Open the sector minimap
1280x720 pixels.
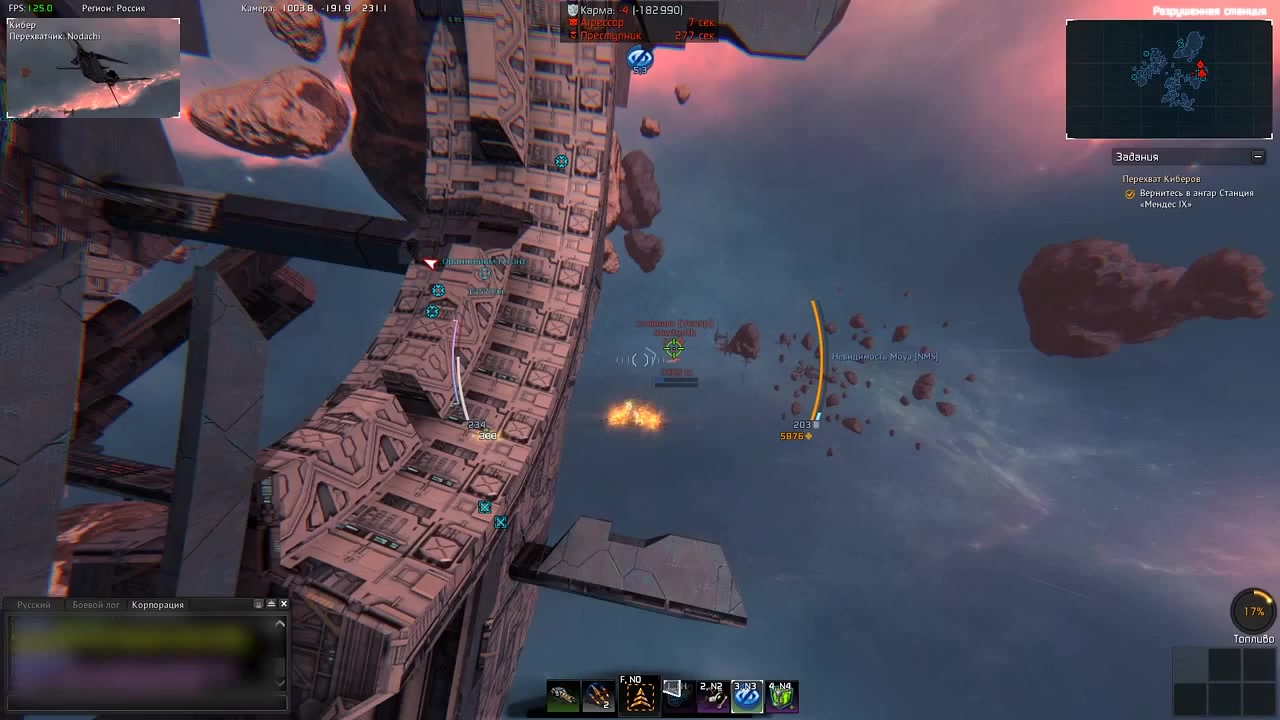coord(1168,79)
